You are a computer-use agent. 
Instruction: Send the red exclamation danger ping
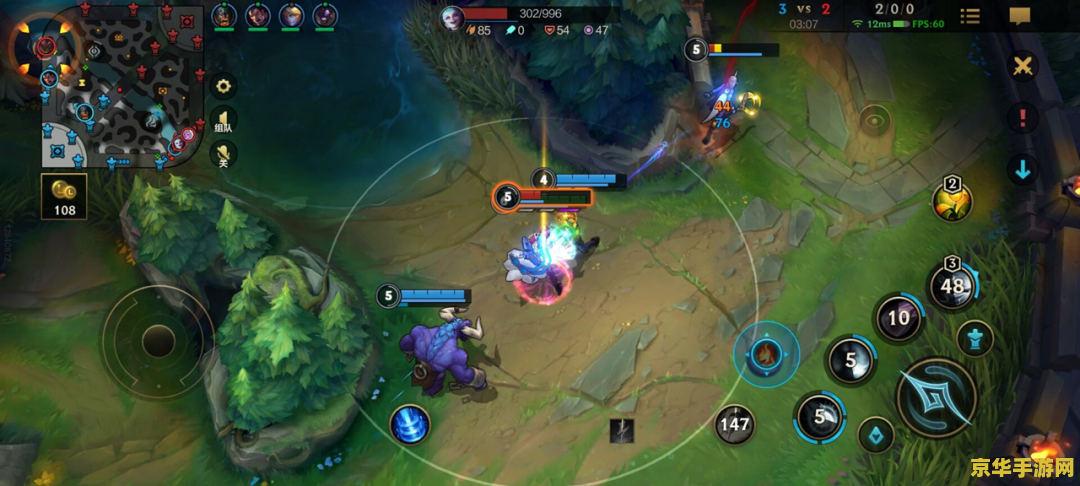pyautogui.click(x=1022, y=118)
